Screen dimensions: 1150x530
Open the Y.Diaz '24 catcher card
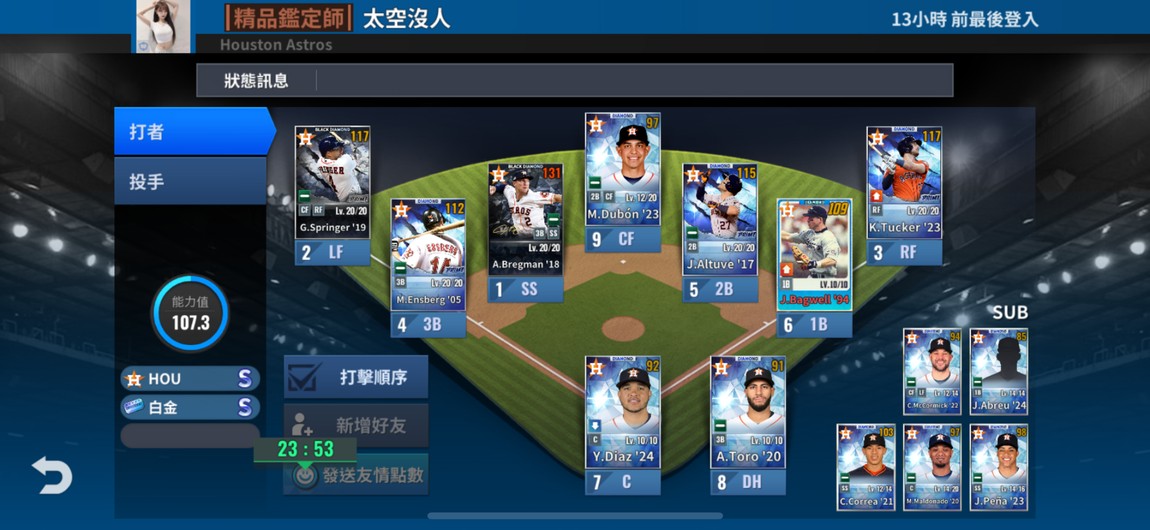pyautogui.click(x=622, y=412)
